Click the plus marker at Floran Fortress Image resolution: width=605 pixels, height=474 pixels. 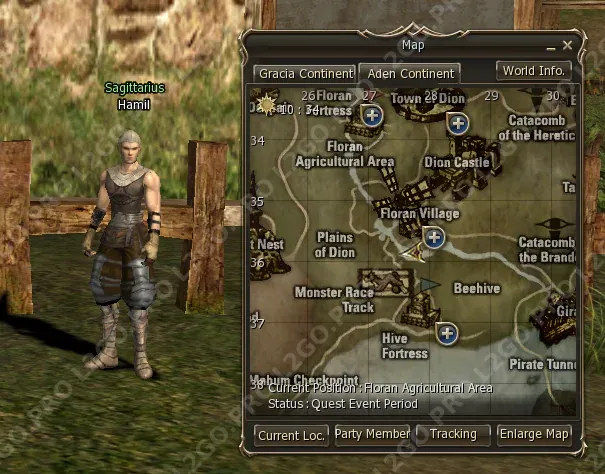(x=372, y=116)
